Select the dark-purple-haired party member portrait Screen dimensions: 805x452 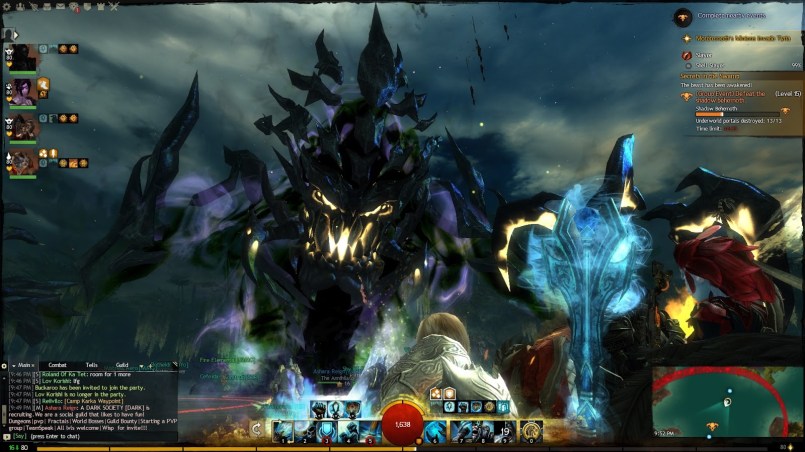click(23, 90)
